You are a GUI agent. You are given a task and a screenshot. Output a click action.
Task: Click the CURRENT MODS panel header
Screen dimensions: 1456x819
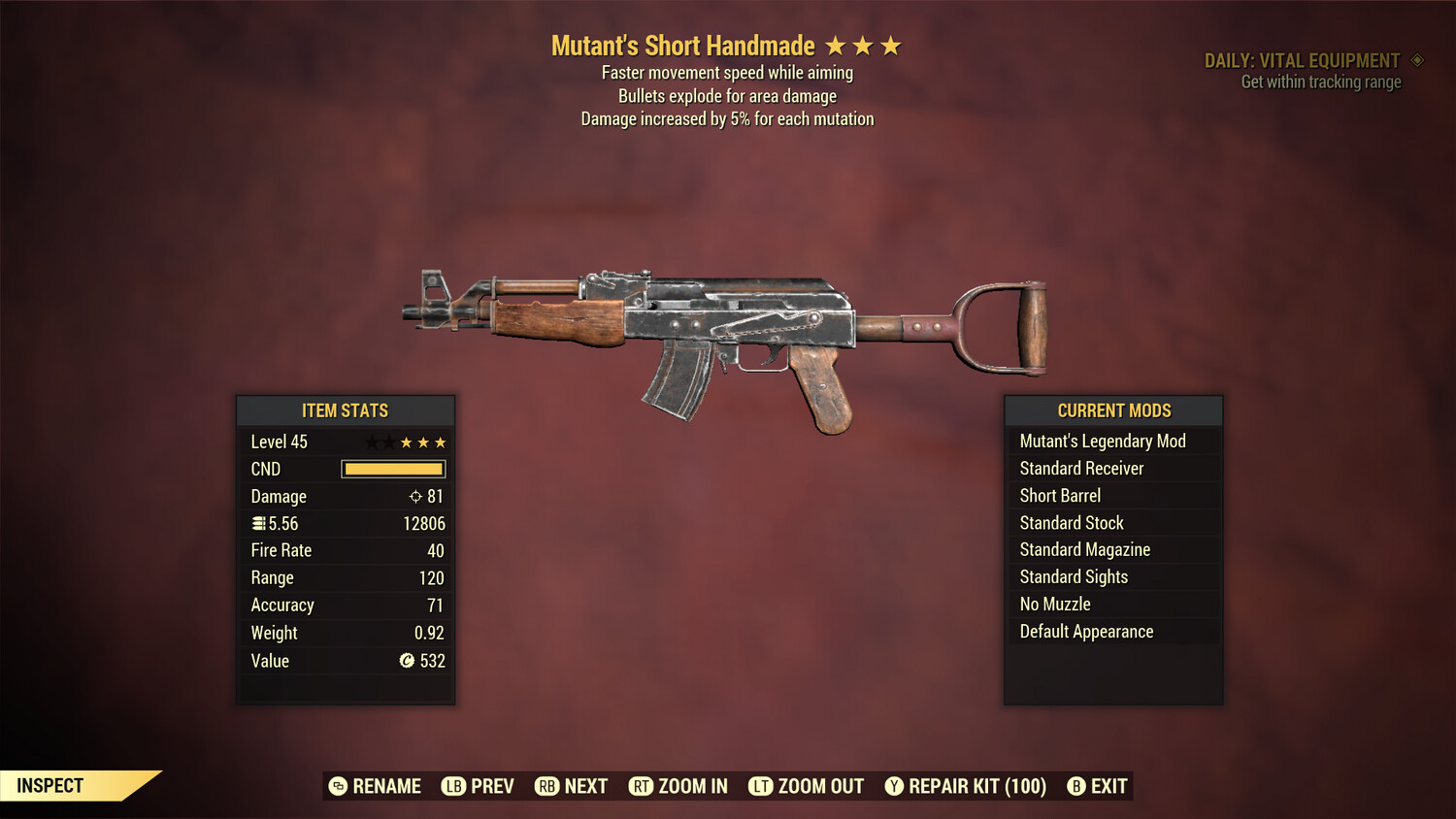click(x=1112, y=410)
